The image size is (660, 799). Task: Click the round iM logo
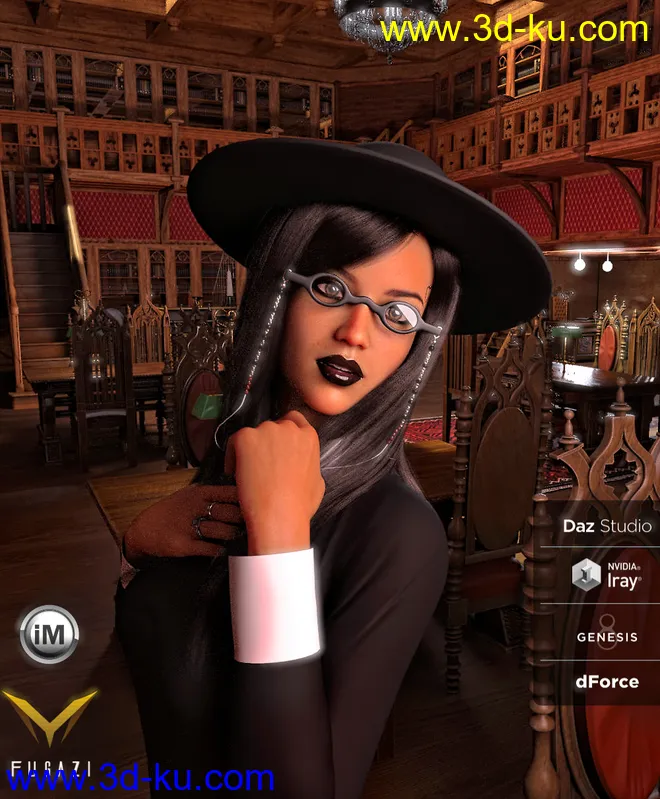49,634
